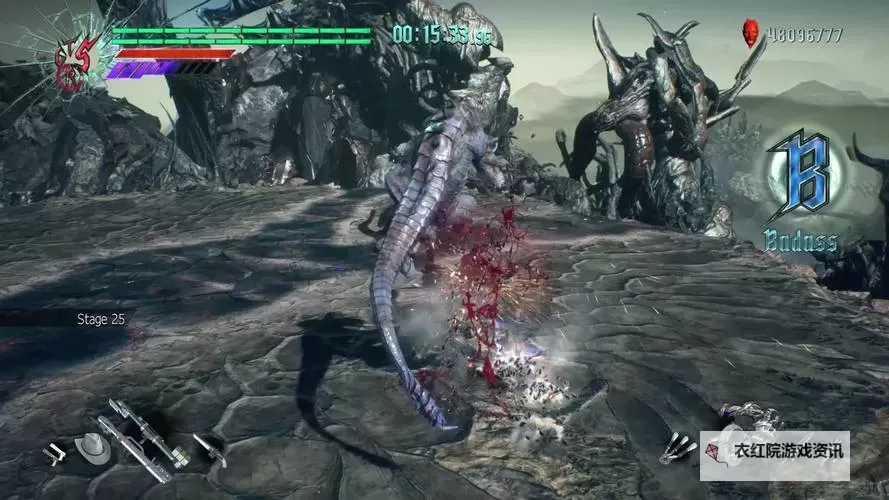Click the shotgun weapon icon
This screenshot has height=500, width=889.
click(209, 449)
